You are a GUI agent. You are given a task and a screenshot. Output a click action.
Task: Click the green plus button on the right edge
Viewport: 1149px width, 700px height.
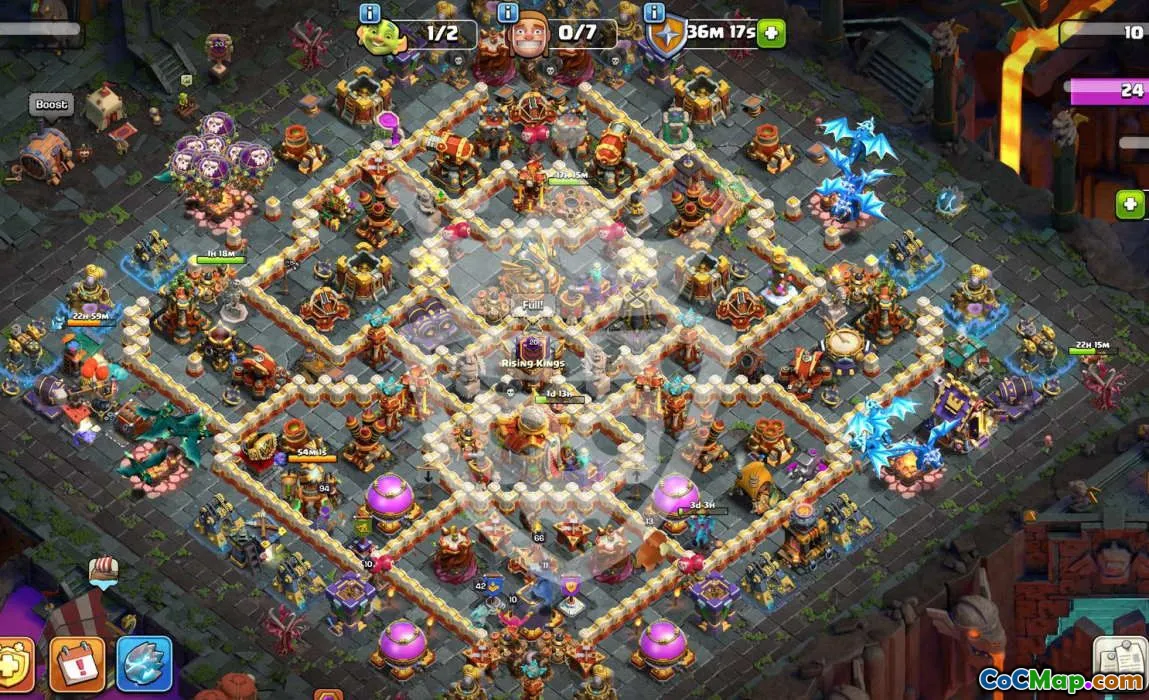point(1131,204)
